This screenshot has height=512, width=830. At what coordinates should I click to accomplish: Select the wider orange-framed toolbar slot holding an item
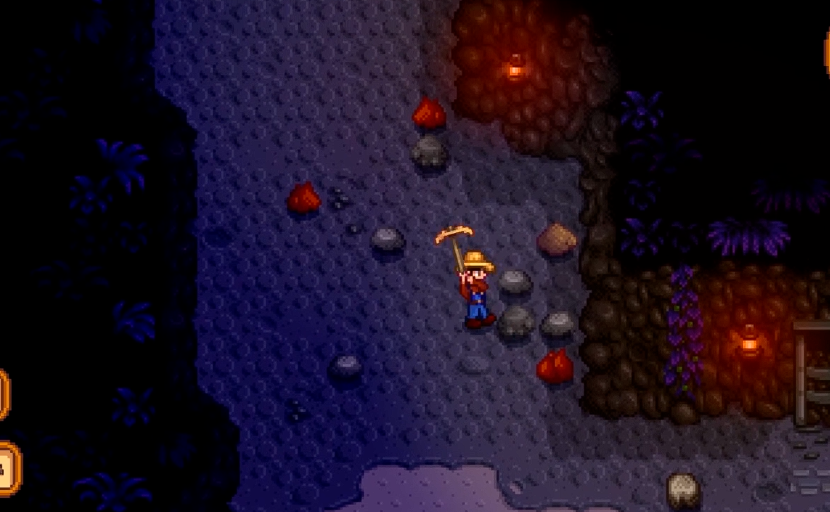pyautogui.click(x=7, y=467)
